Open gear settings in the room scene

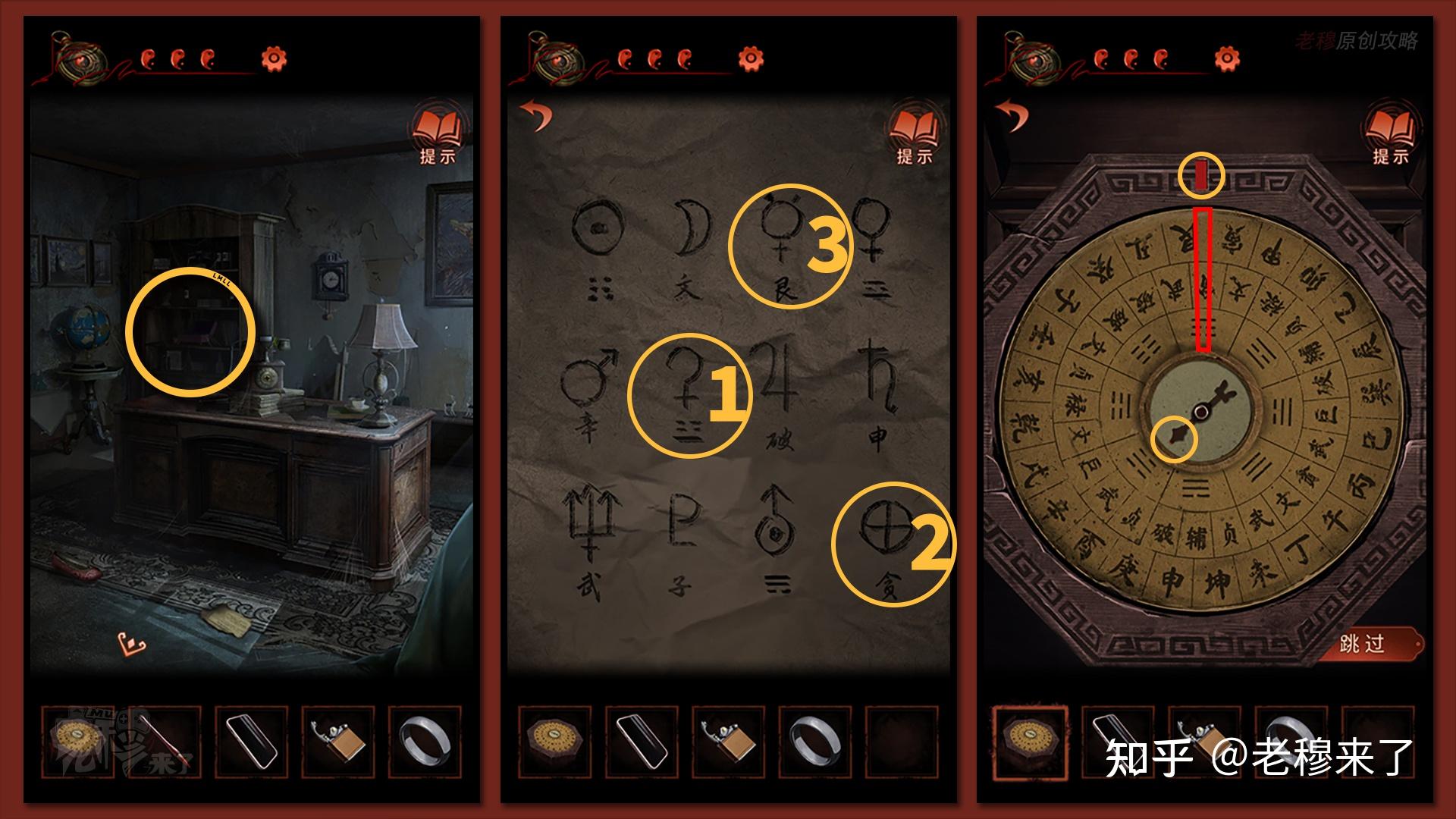[x=274, y=58]
